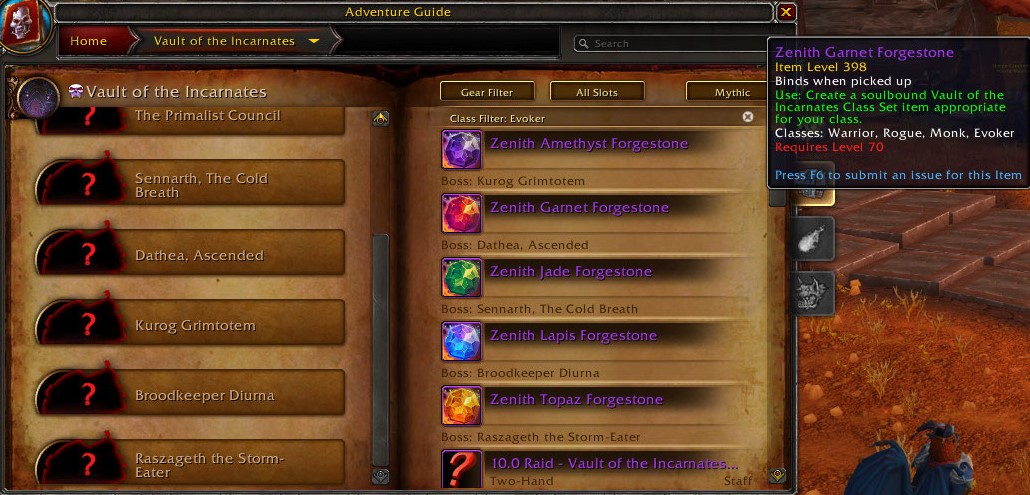
Task: Click Zenith Topaz Forgestone item
Action: pyautogui.click(x=576, y=400)
